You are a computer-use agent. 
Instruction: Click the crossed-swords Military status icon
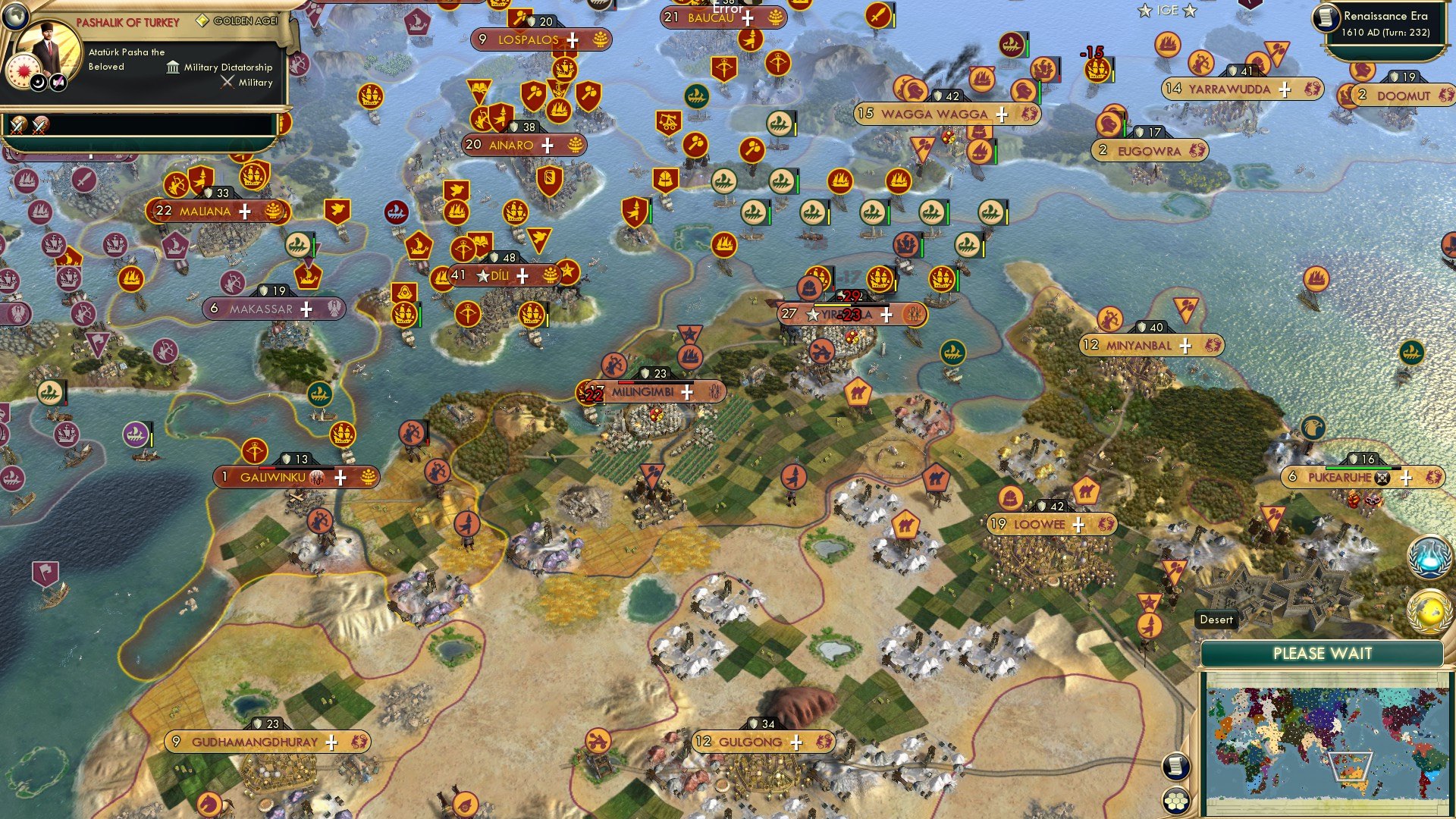click(x=226, y=82)
